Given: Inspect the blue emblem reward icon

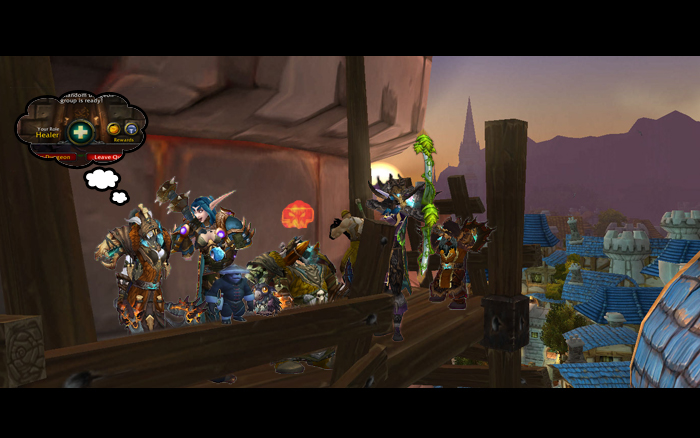Looking at the screenshot, I should (x=131, y=129).
